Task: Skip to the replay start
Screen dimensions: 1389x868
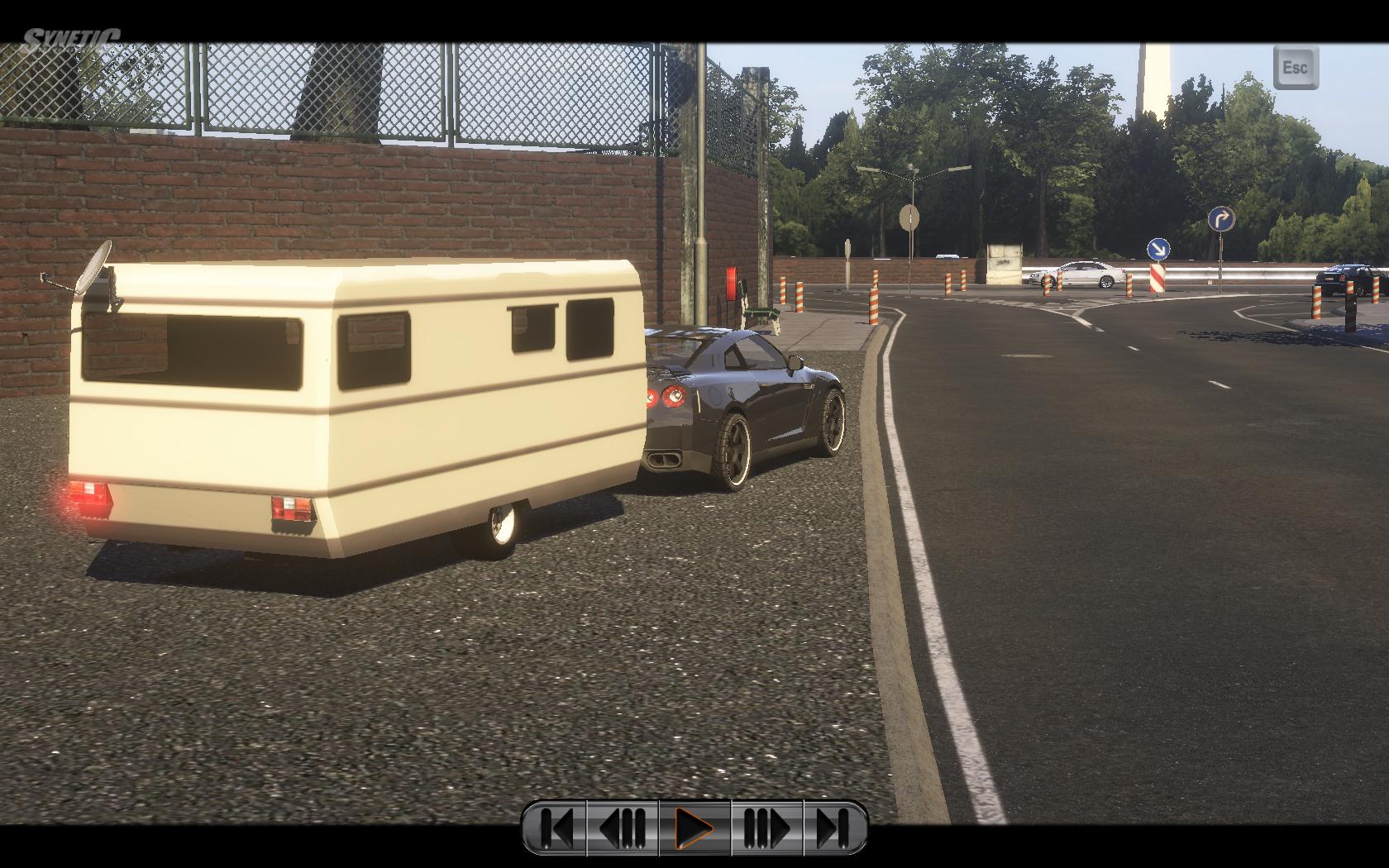Action: (556, 827)
